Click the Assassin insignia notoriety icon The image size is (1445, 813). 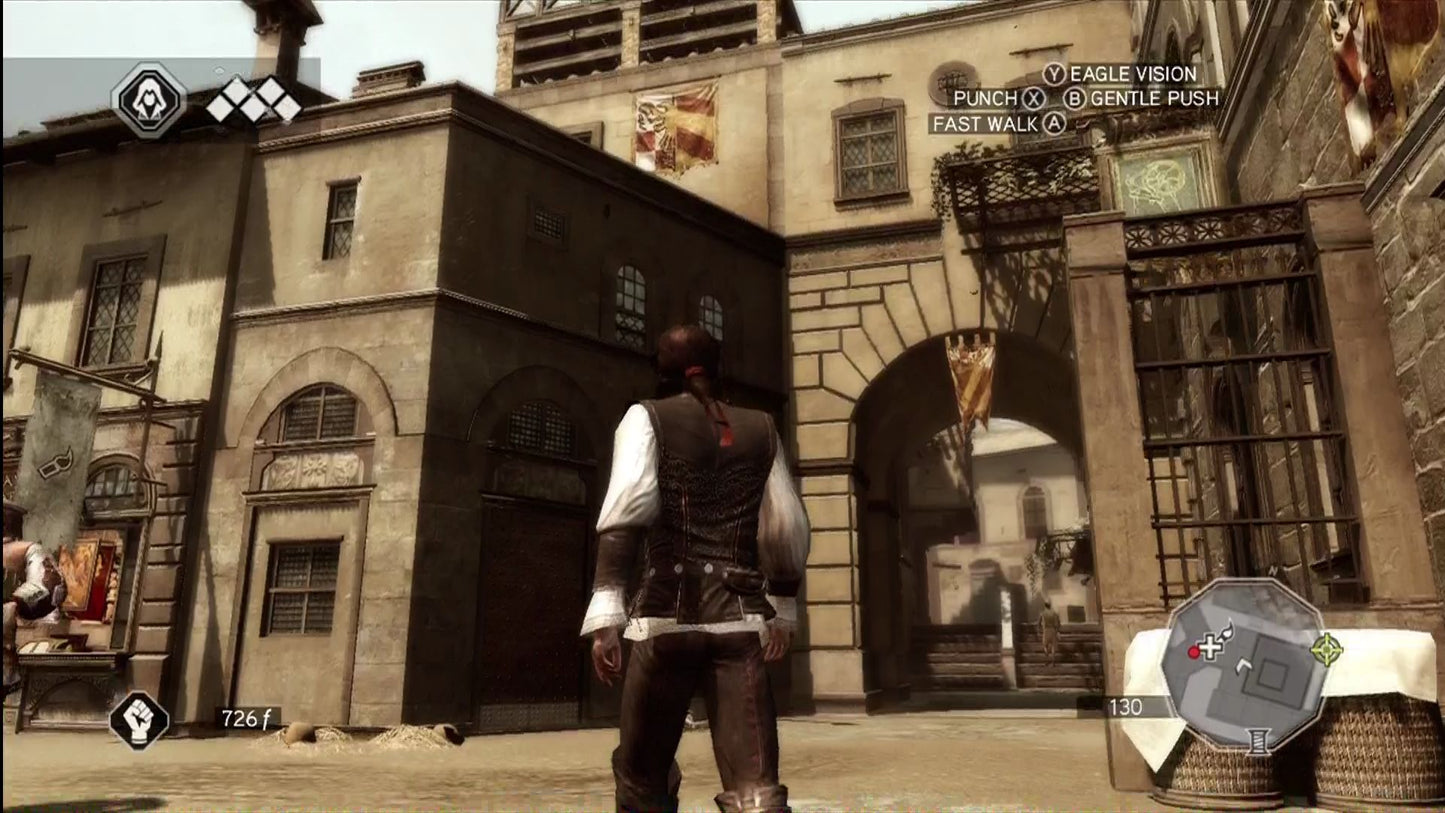(x=149, y=100)
